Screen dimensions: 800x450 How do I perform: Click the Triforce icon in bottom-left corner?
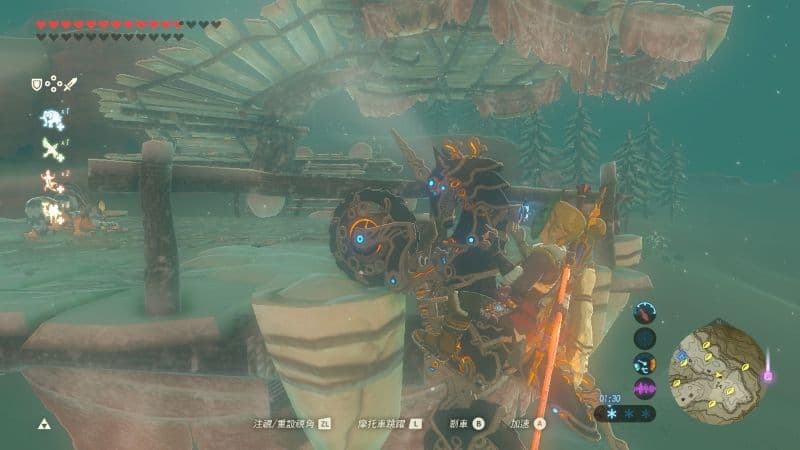pos(43,424)
